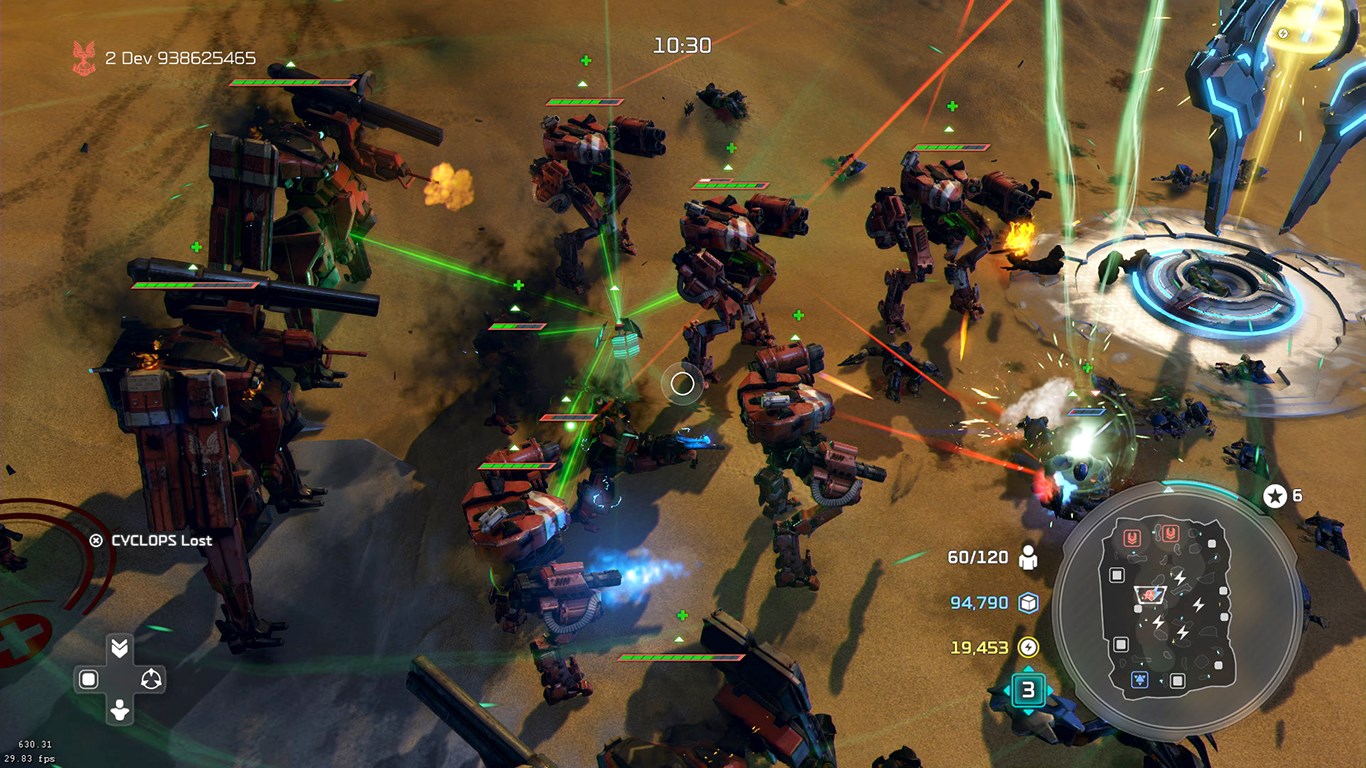The width and height of the screenshot is (1366, 768).
Task: Click the tech level 3 badge
Action: (x=1027, y=690)
